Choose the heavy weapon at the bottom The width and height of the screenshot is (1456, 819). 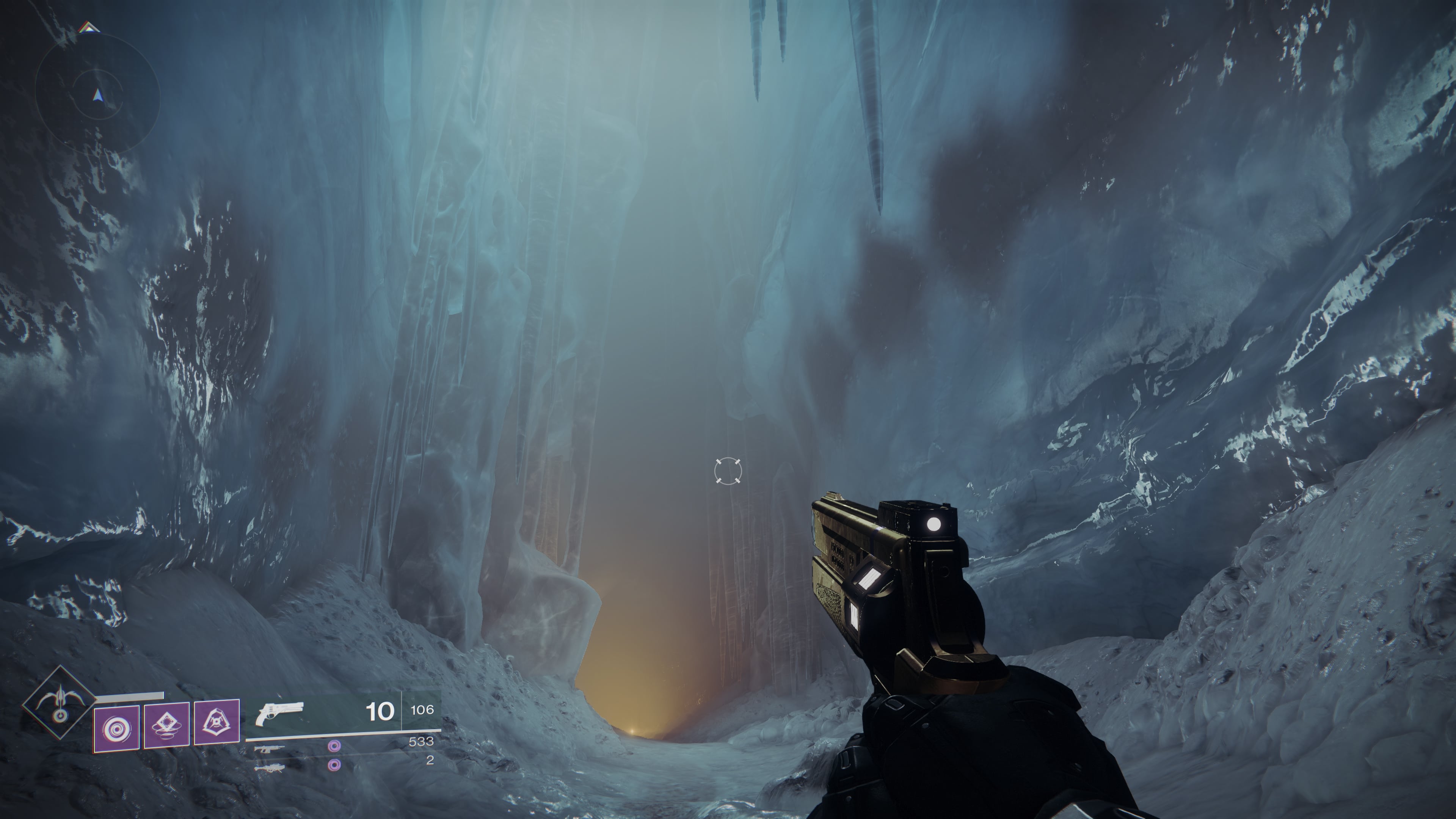[269, 767]
